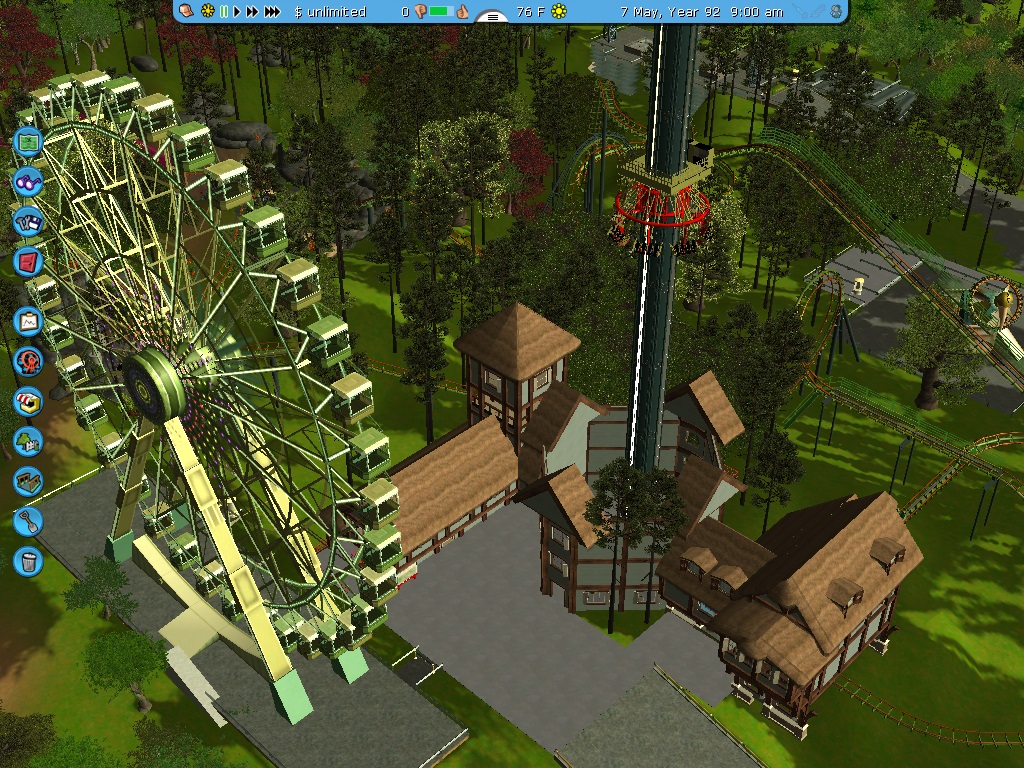Click the red door exit icon

pos(27,262)
